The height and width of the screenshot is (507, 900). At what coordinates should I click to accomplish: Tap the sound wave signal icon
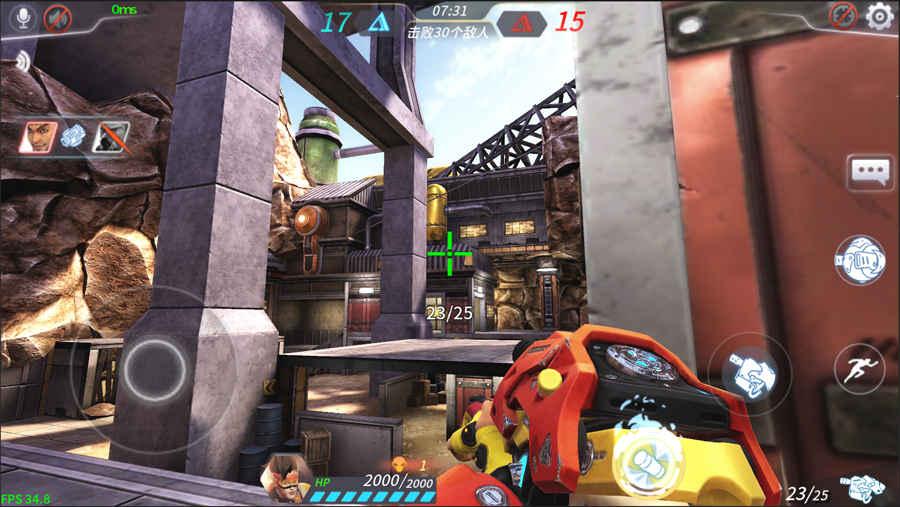click(21, 62)
